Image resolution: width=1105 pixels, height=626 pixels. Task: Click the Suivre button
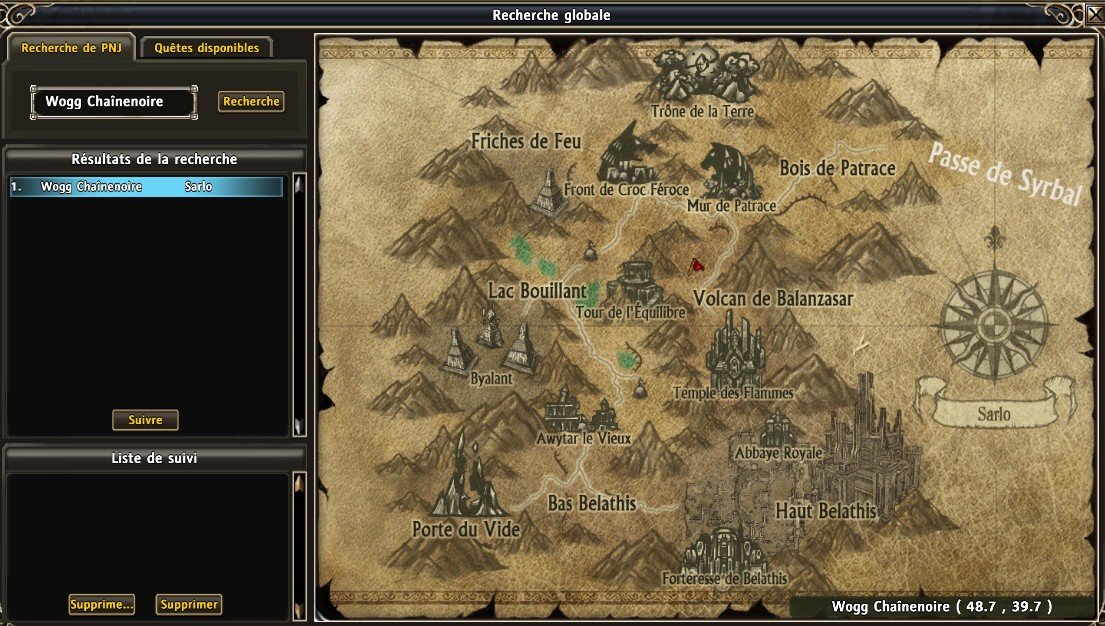145,420
